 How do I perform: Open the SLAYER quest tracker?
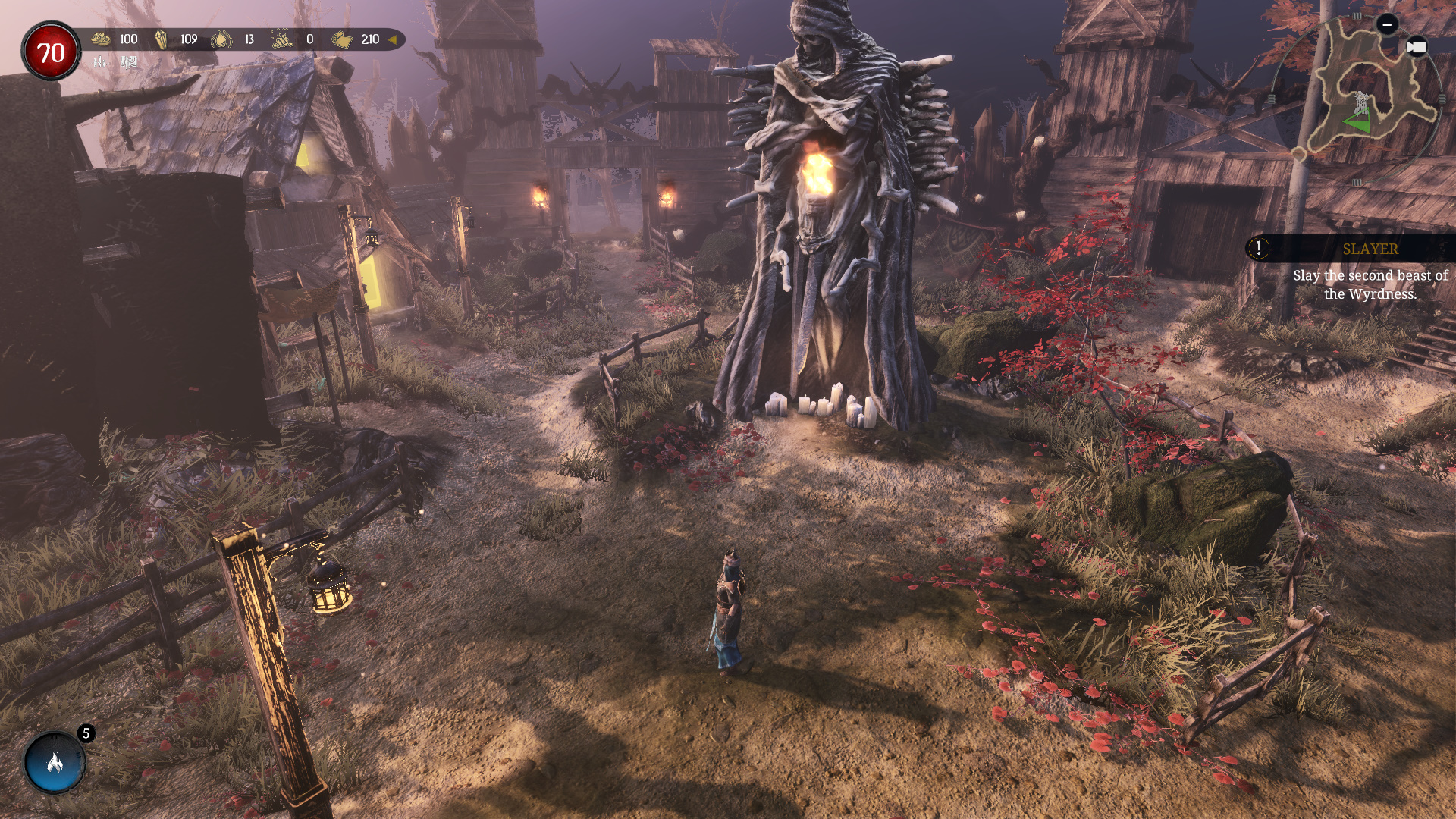coord(1370,249)
